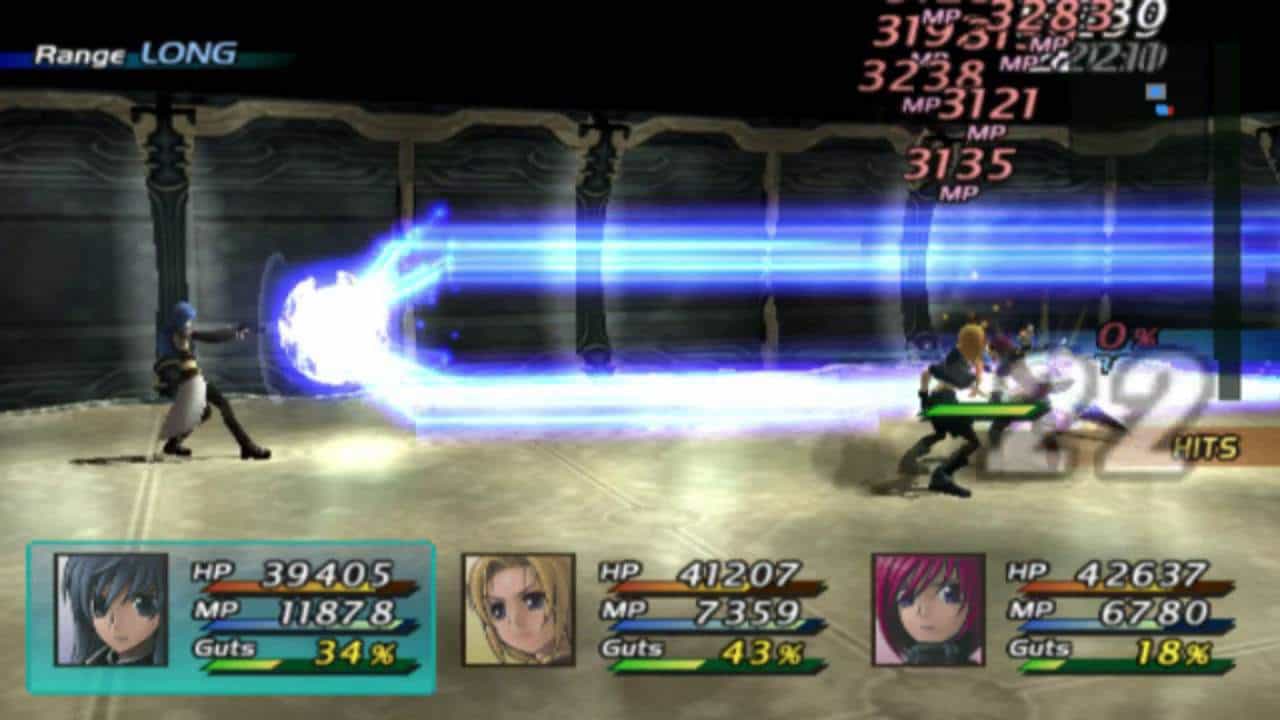Choose the blonde party member portrait
1280x720 pixels.
point(518,610)
